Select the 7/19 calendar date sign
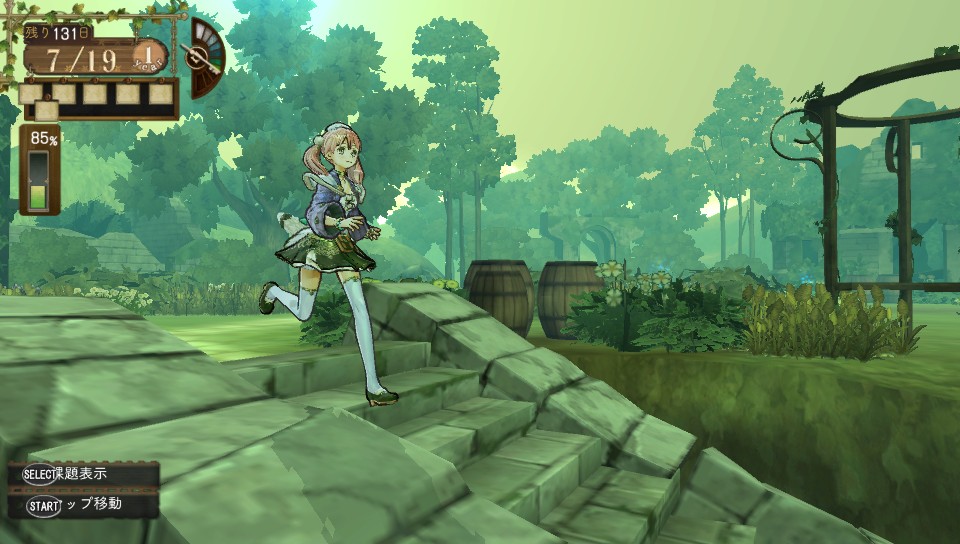The image size is (960, 544). 78,56
